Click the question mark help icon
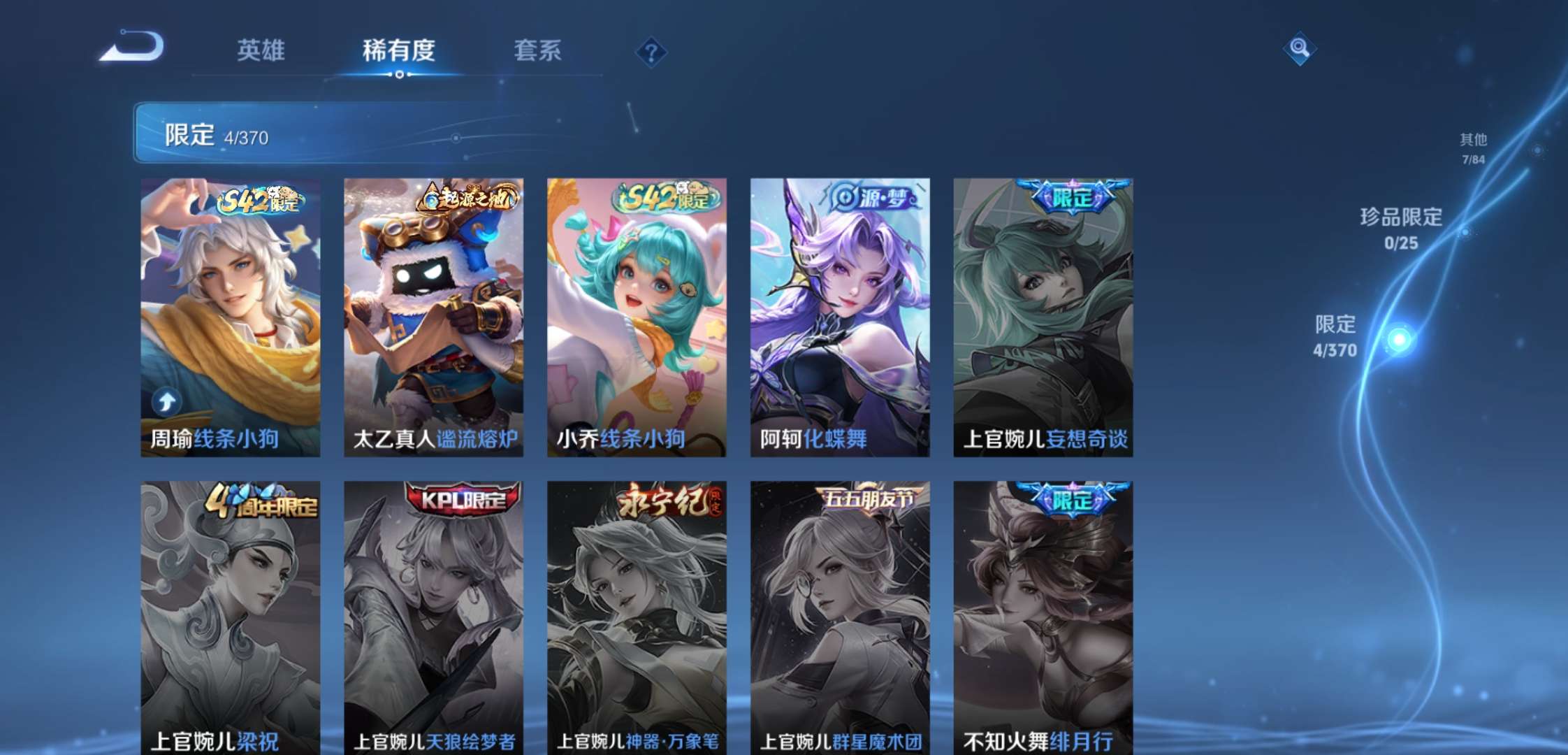Image resolution: width=1568 pixels, height=755 pixels. [651, 52]
